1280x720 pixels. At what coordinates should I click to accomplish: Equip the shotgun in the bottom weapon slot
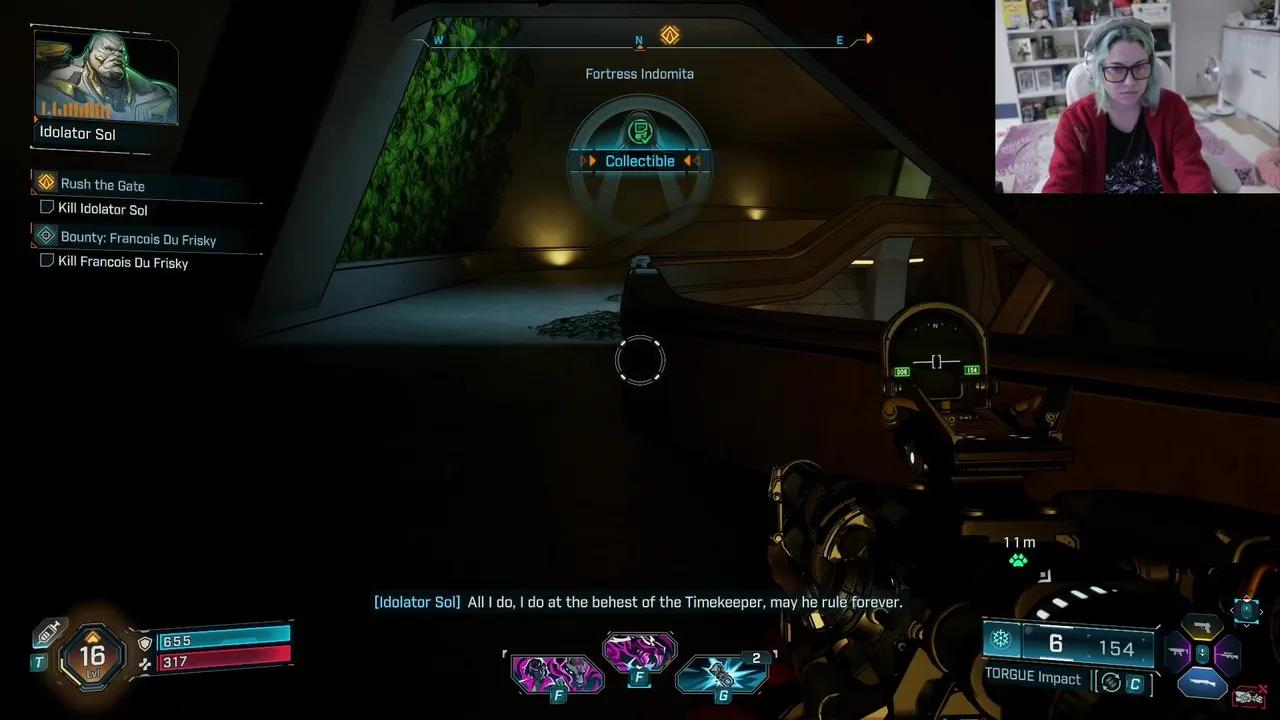click(1203, 682)
